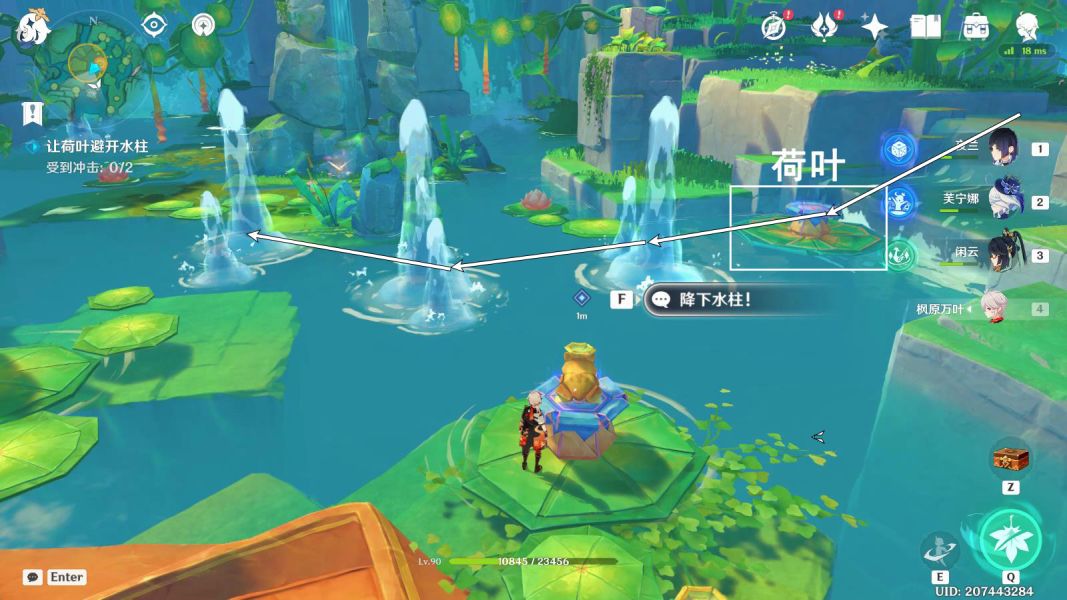Switch to party member 芙宁娜
This screenshot has width=1067, height=600.
tap(1003, 201)
